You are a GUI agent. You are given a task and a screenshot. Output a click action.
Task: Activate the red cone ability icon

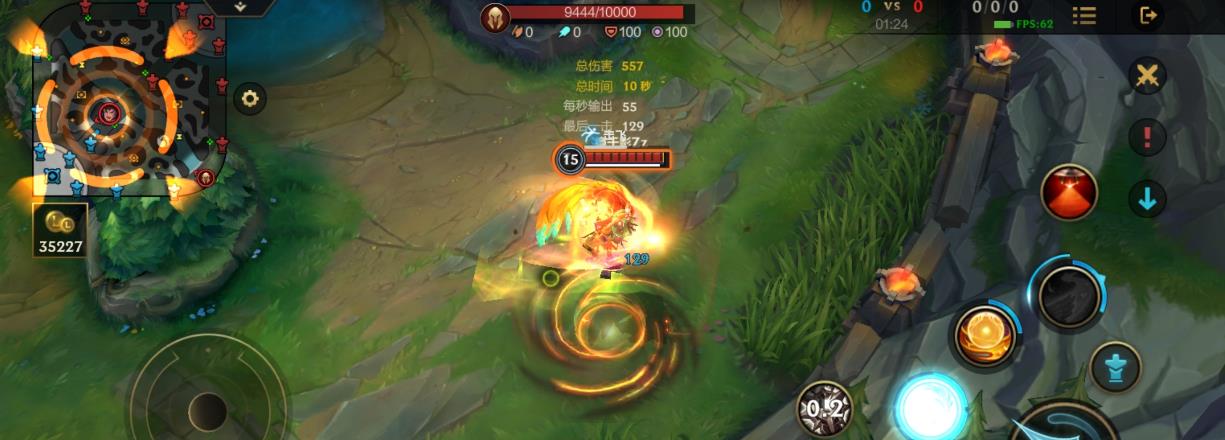click(1069, 194)
